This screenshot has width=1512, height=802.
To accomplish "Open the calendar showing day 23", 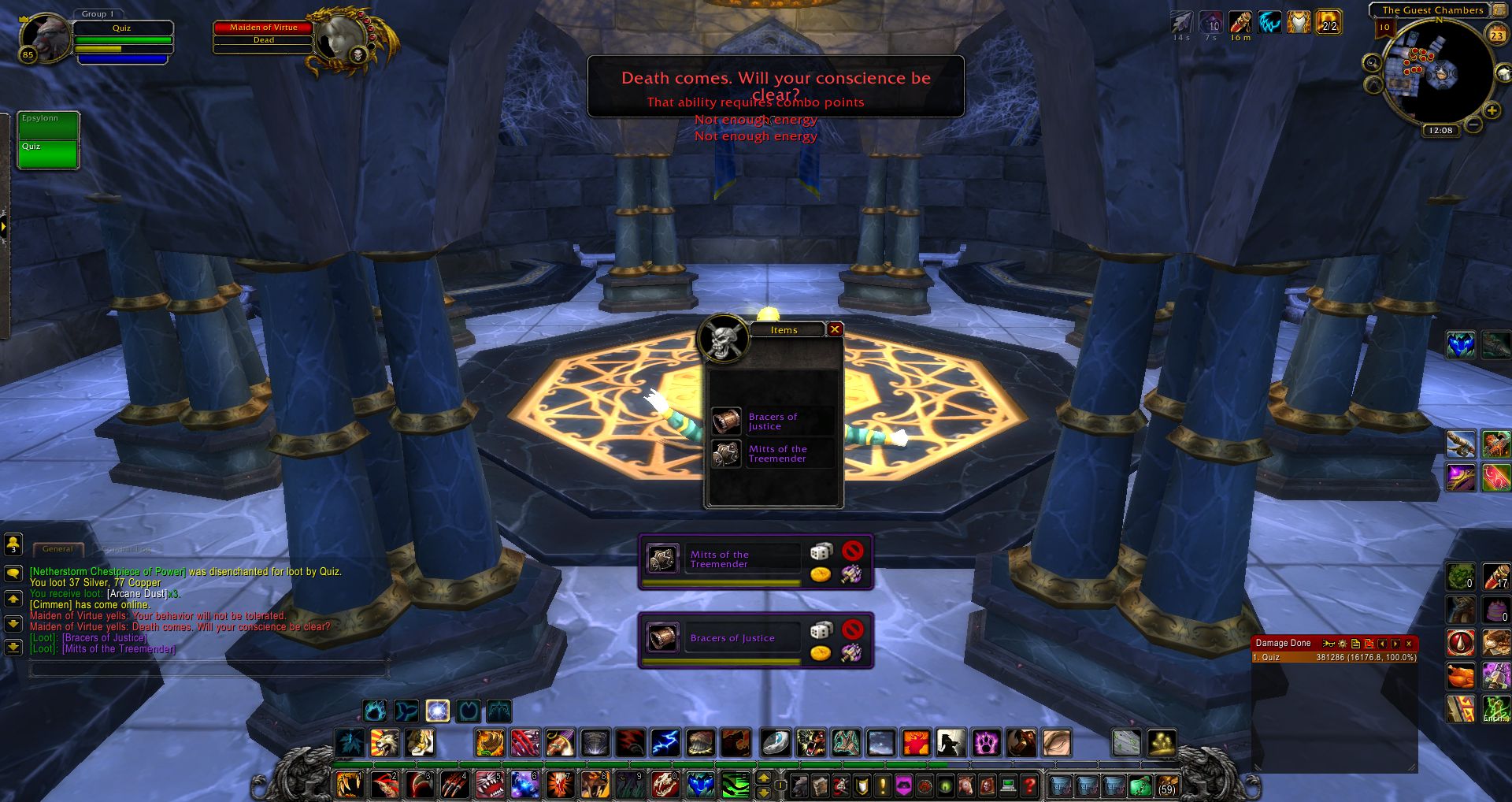I will pos(1496,35).
